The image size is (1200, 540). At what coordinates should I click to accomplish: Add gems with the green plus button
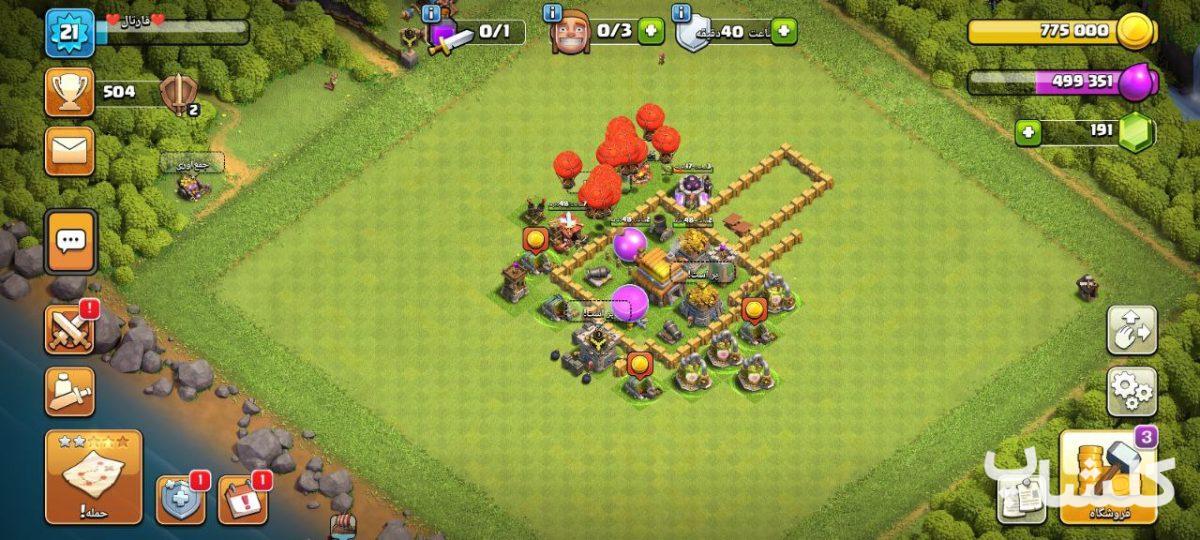click(x=1029, y=132)
